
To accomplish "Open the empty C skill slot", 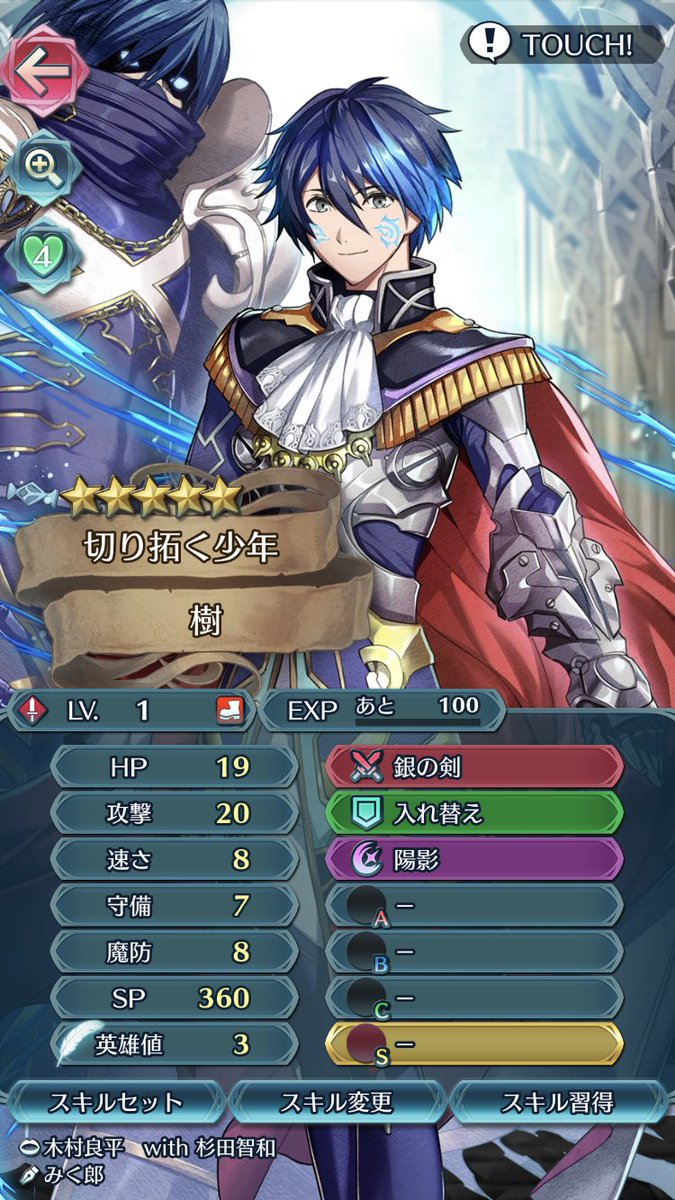I will (x=474, y=997).
